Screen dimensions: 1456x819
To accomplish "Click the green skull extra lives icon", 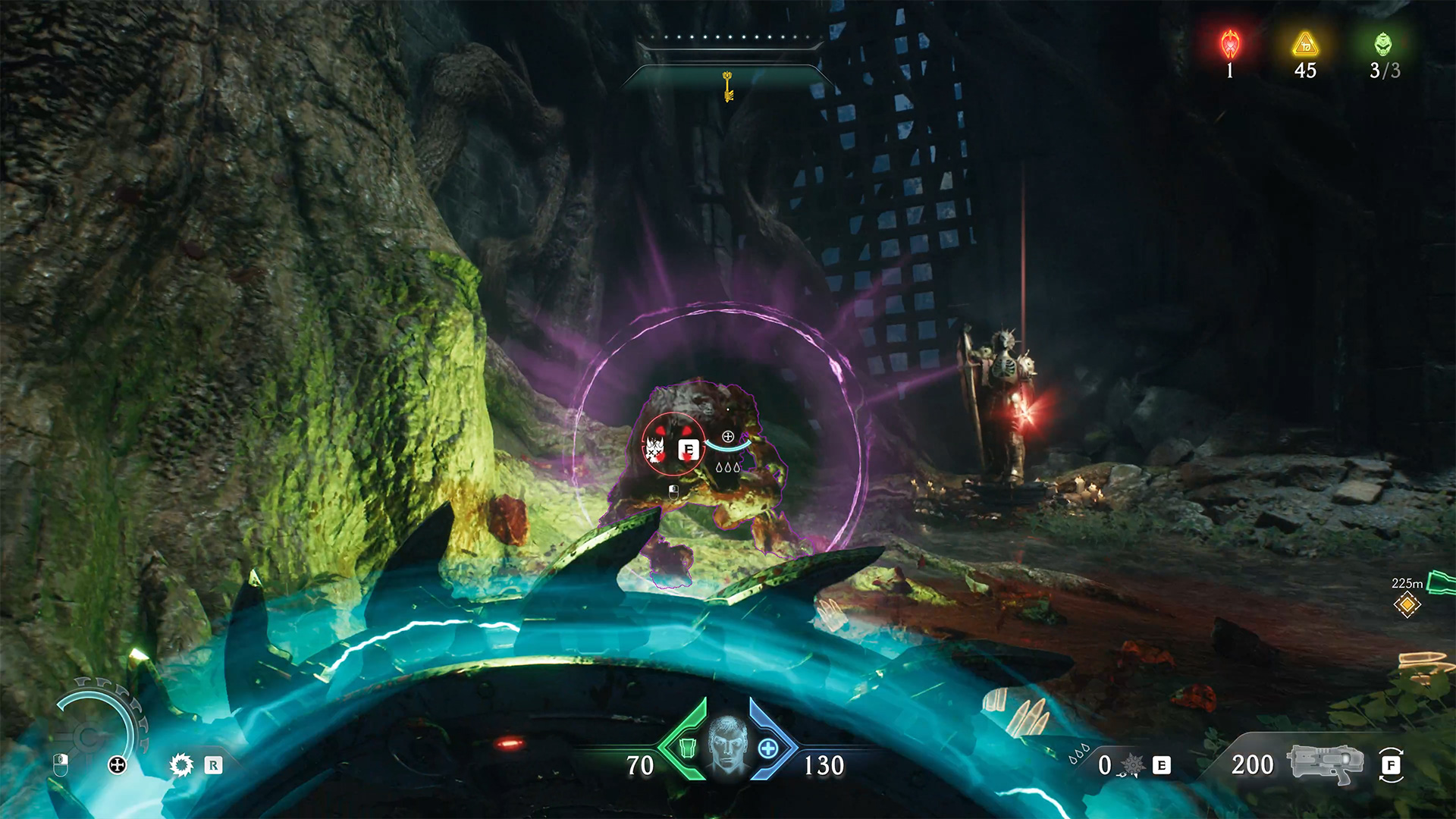I will [x=1383, y=45].
